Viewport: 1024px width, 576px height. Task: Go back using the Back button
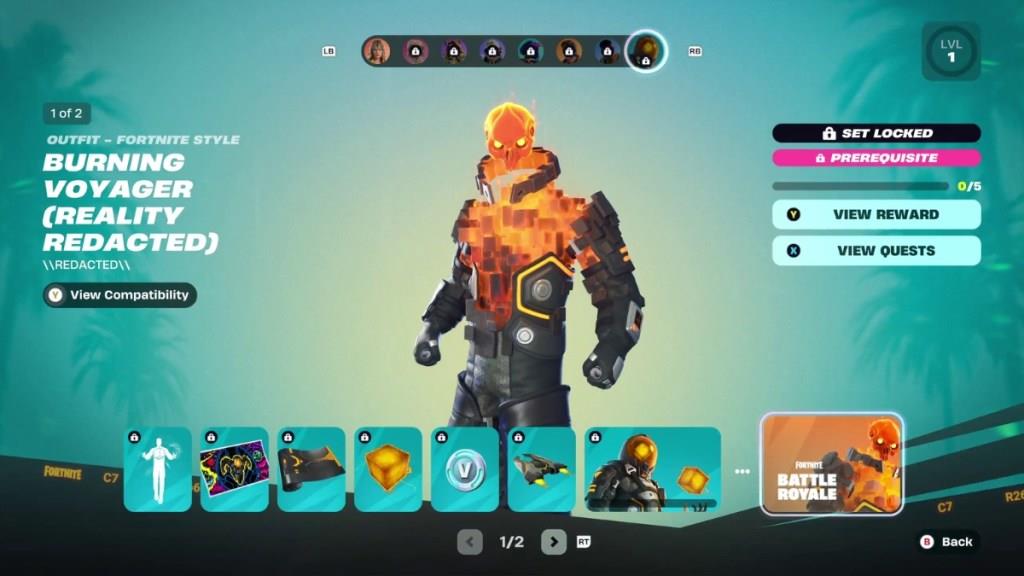[946, 541]
